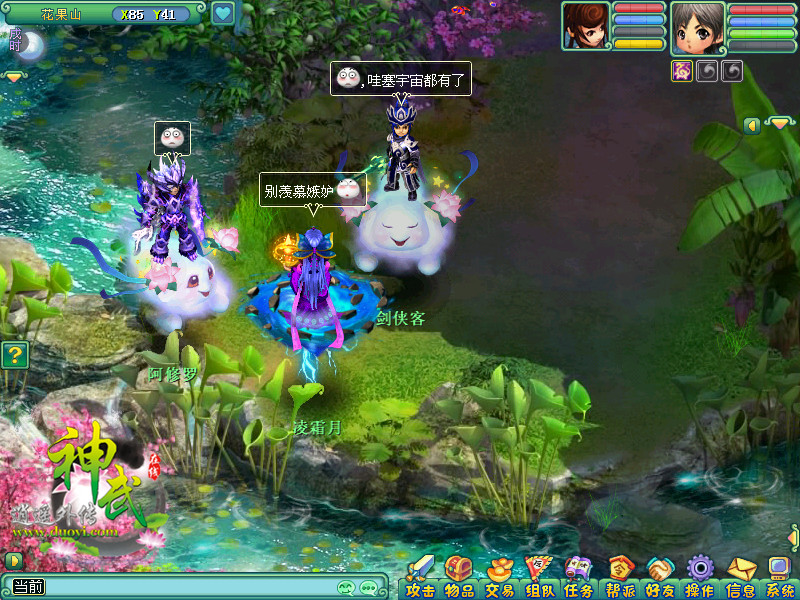The width and height of the screenshot is (800, 600).
Task: Click the 花果山 map name label
Action: [60, 15]
